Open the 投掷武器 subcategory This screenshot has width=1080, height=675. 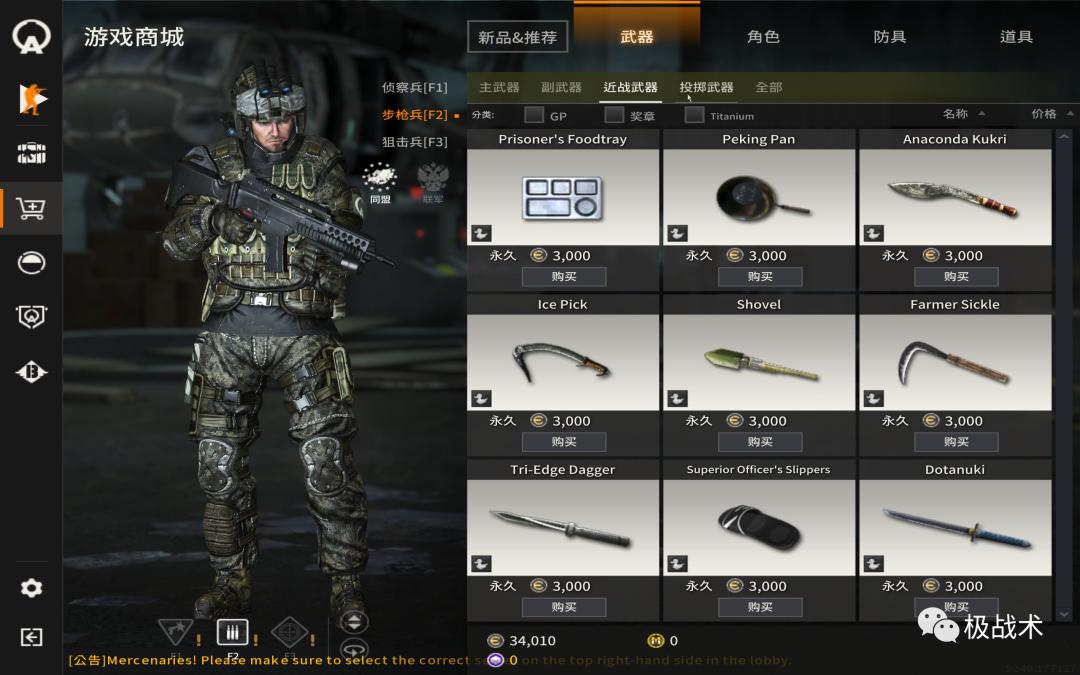706,87
